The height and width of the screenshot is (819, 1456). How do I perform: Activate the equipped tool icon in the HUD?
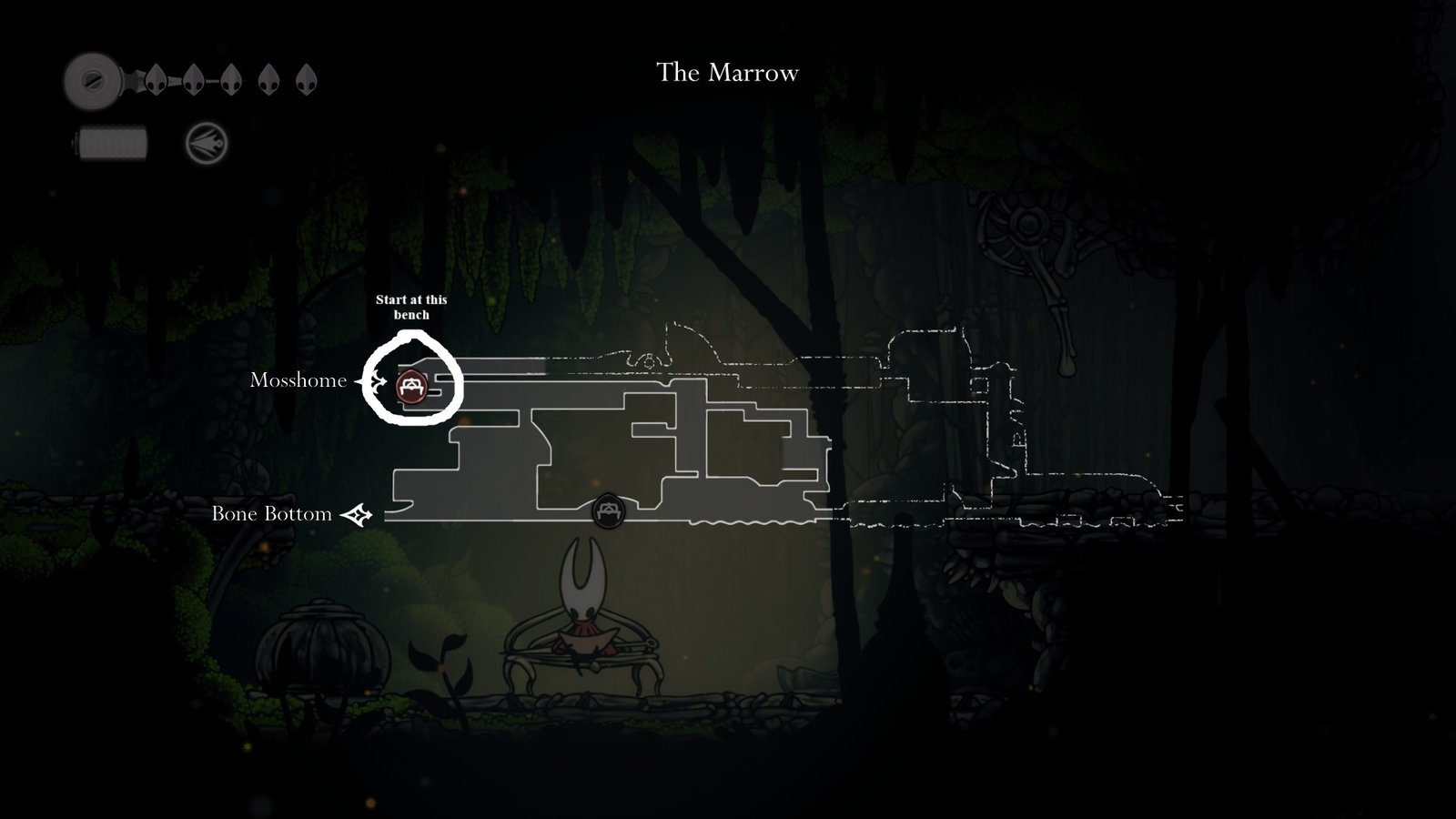point(207,144)
